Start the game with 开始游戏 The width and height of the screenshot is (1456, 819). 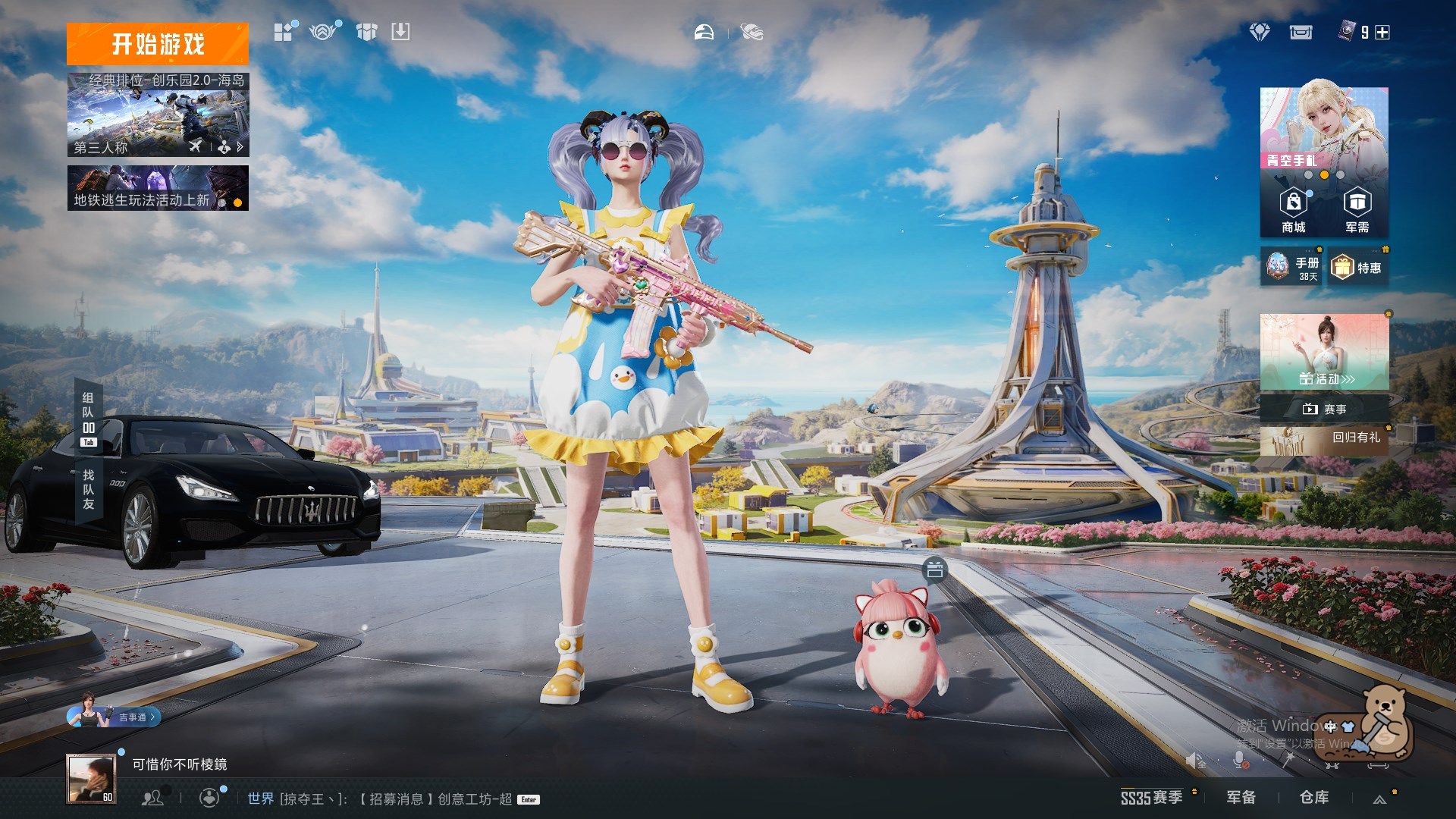tap(157, 44)
